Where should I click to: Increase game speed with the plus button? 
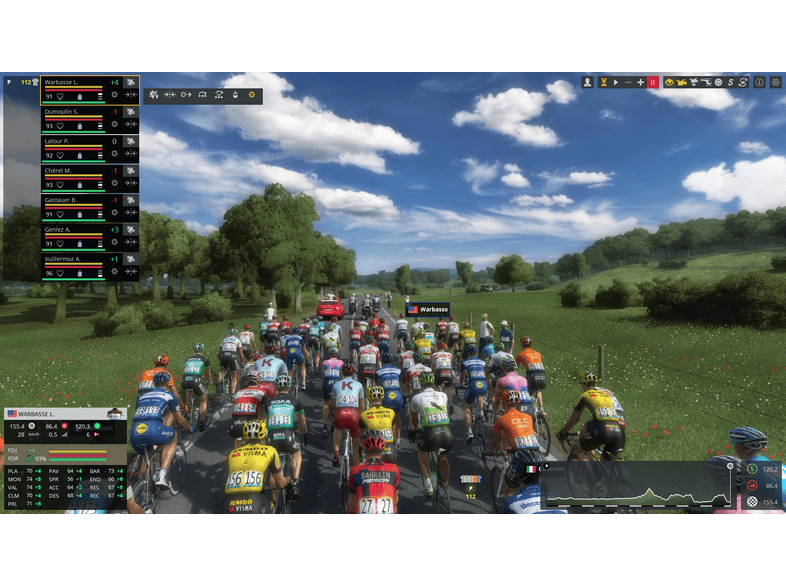(x=640, y=82)
